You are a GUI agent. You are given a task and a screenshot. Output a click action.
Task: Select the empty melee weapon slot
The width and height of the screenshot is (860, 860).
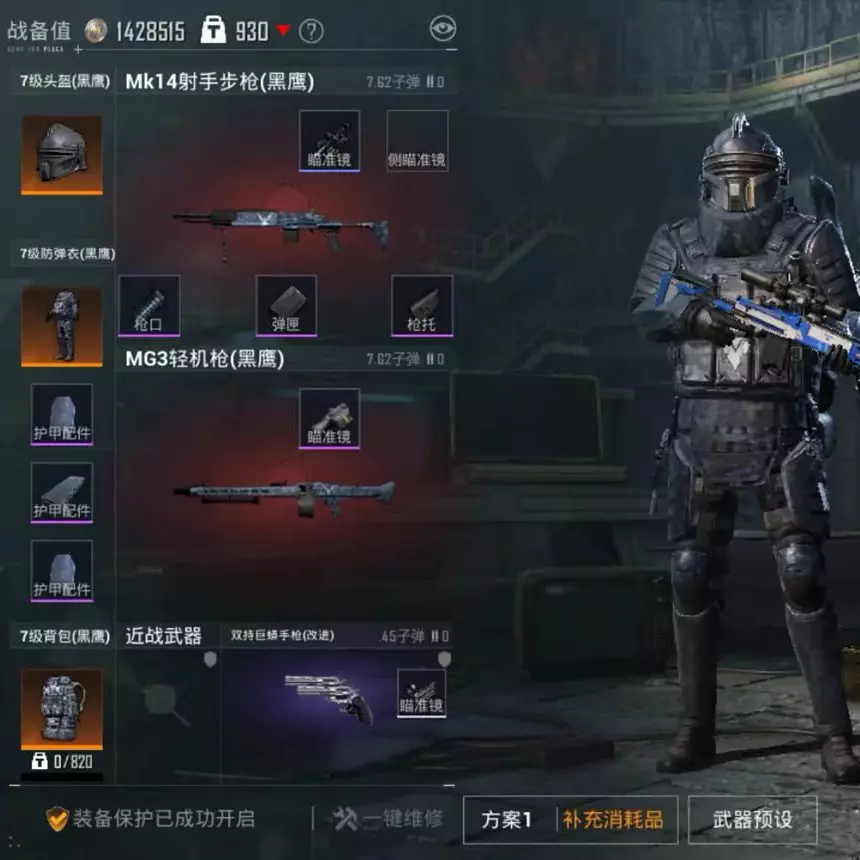tap(165, 698)
